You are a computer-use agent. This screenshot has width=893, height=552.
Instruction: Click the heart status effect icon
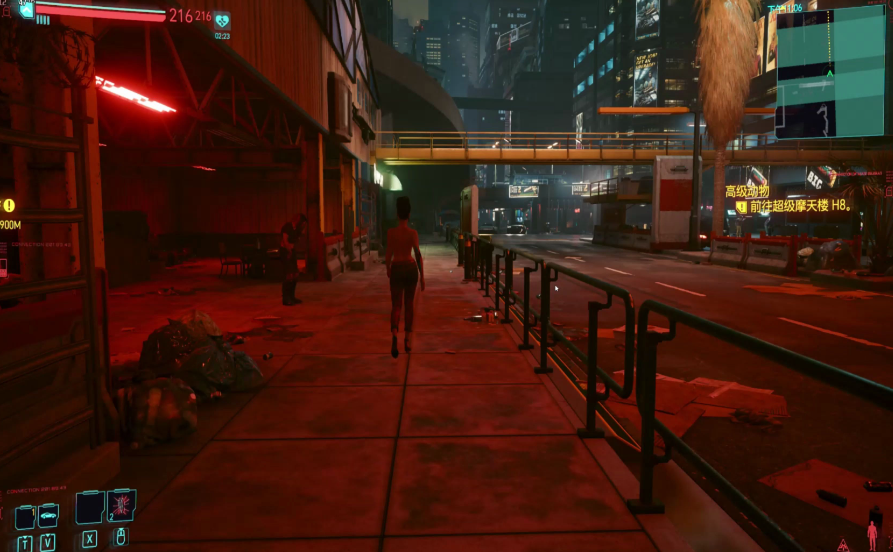221,19
